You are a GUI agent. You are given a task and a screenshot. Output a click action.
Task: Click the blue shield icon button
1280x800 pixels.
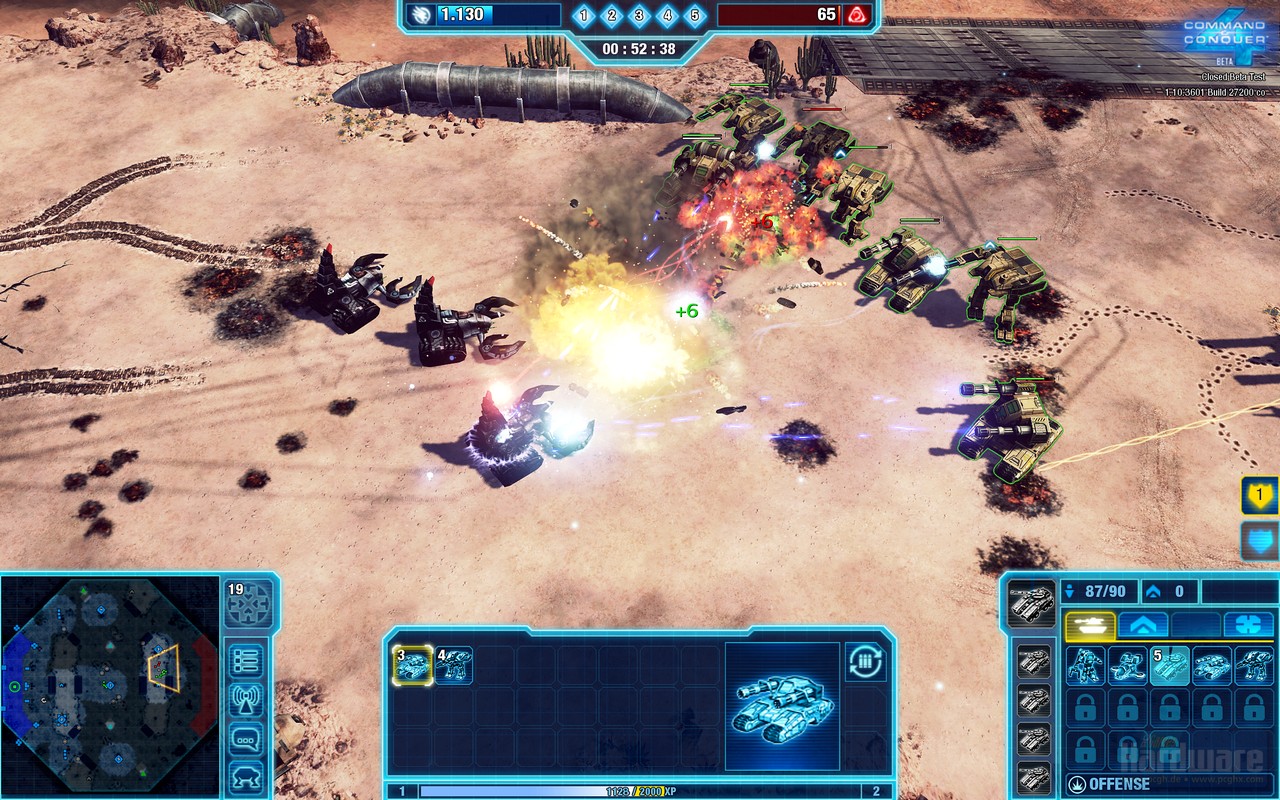pyautogui.click(x=1259, y=541)
